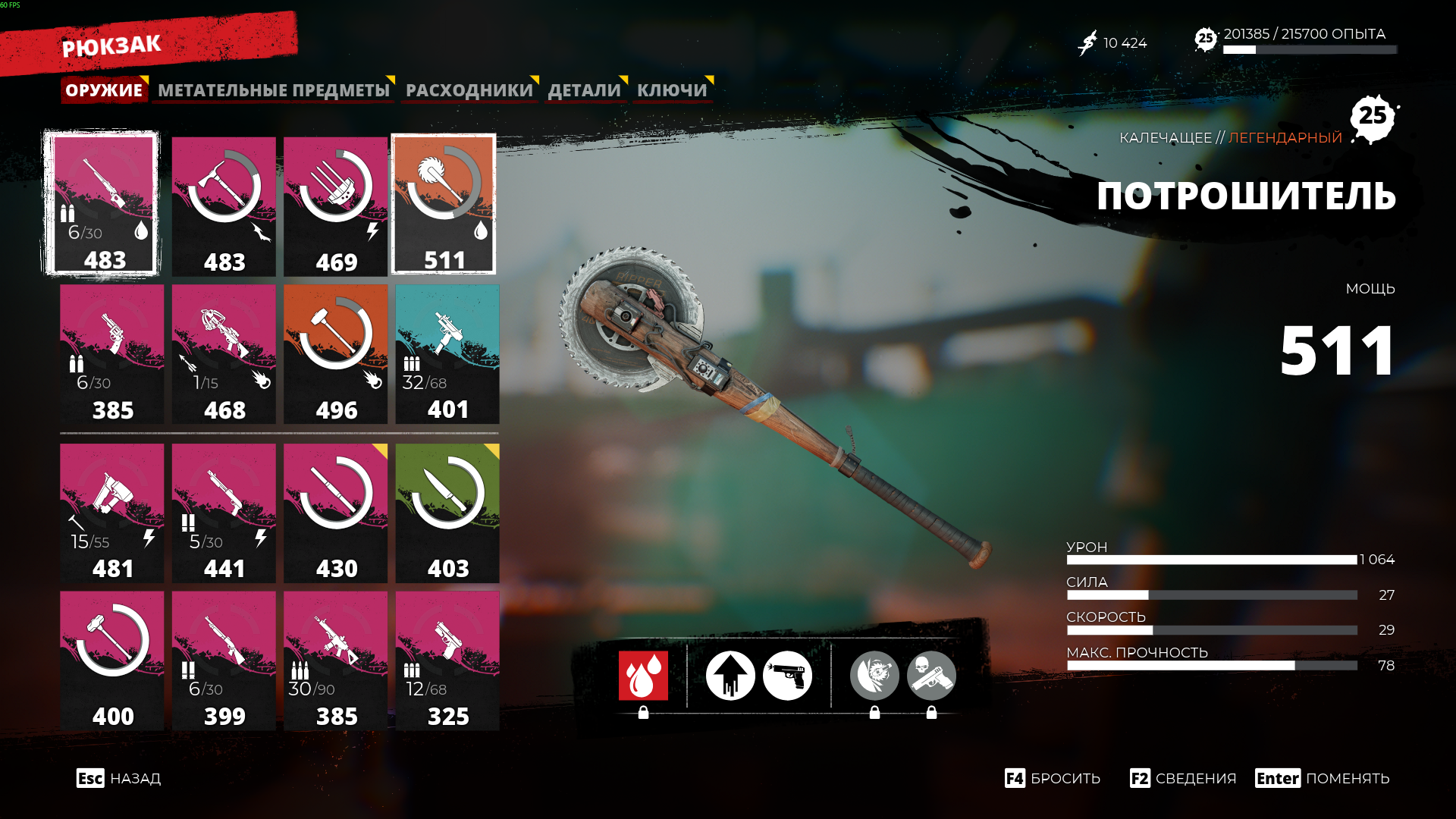Switch to the ОРУЖИЕ tab
This screenshot has width=1456, height=819.
(104, 90)
